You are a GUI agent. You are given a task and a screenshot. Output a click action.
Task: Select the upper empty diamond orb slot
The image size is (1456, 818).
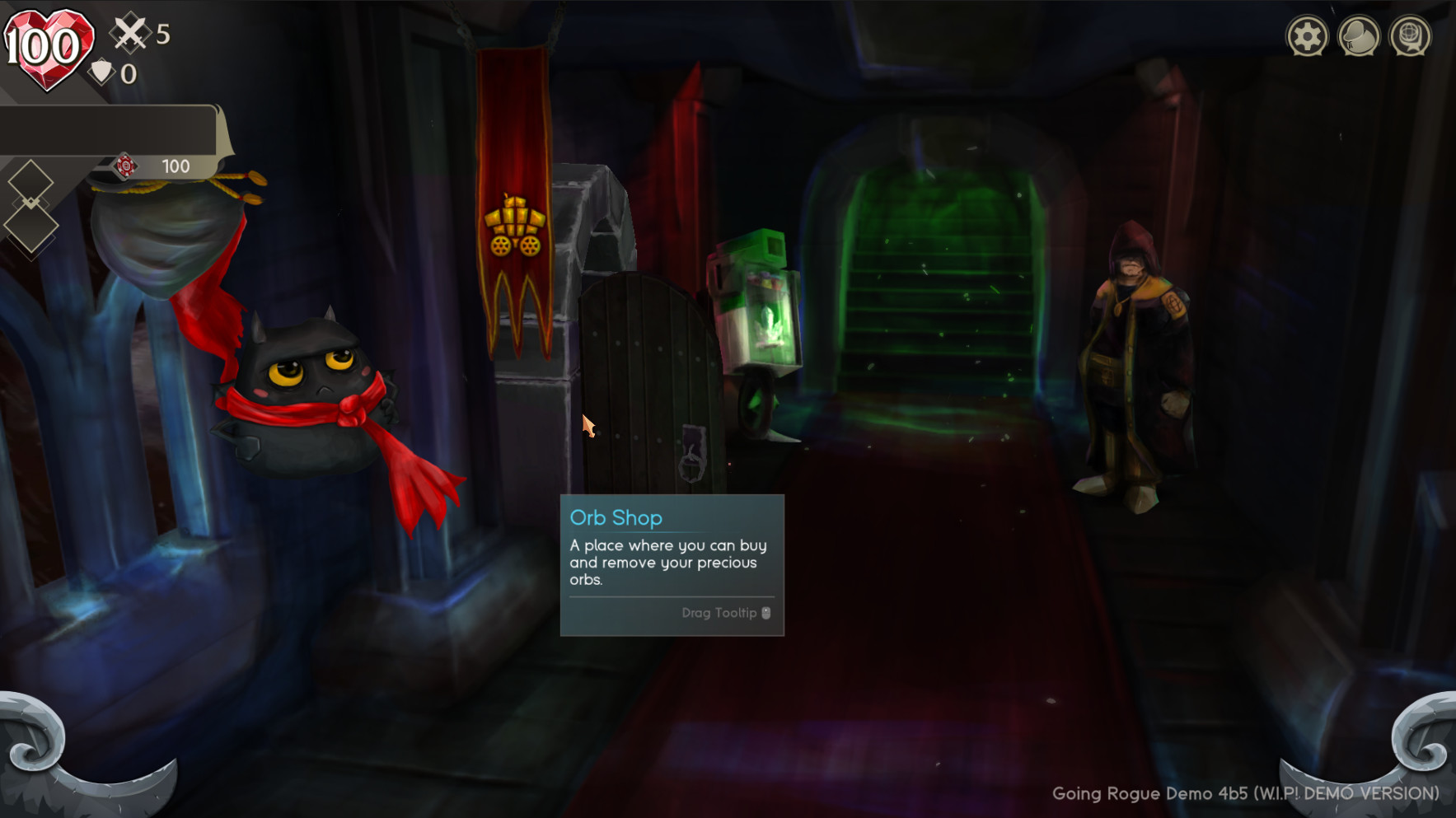31,183
